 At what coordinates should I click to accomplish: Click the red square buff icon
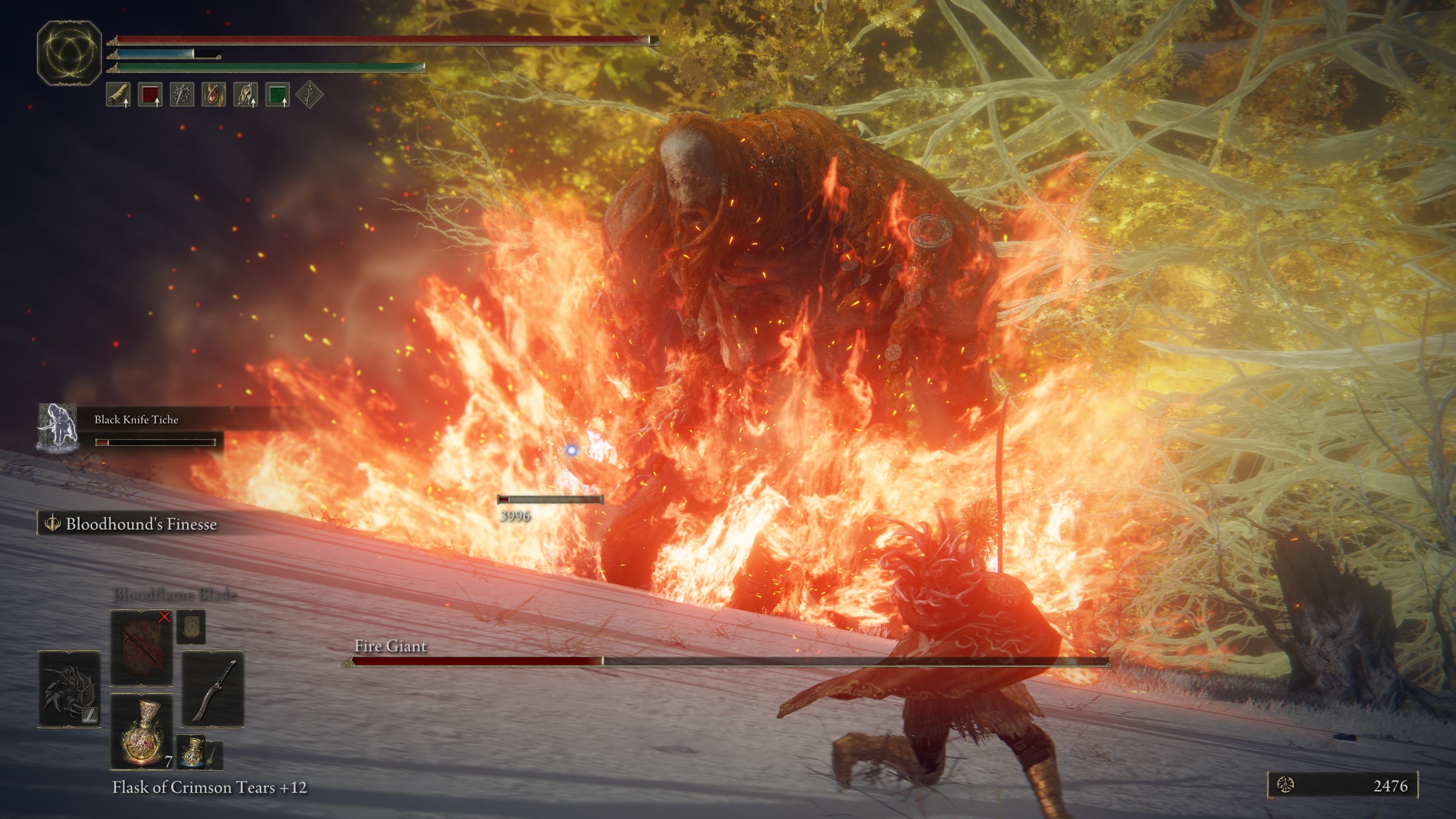150,94
